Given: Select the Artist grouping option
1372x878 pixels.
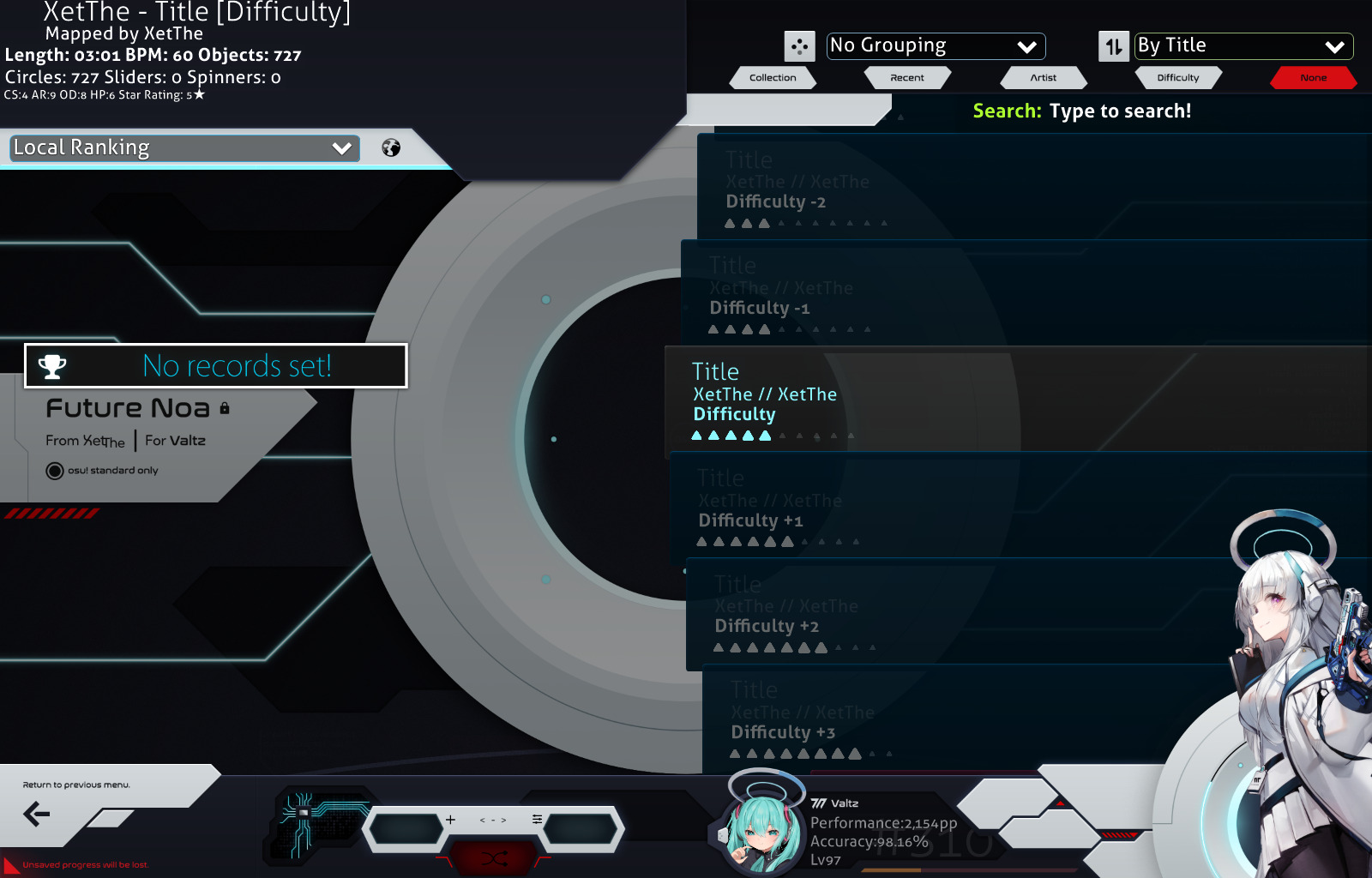Looking at the screenshot, I should click(1044, 77).
